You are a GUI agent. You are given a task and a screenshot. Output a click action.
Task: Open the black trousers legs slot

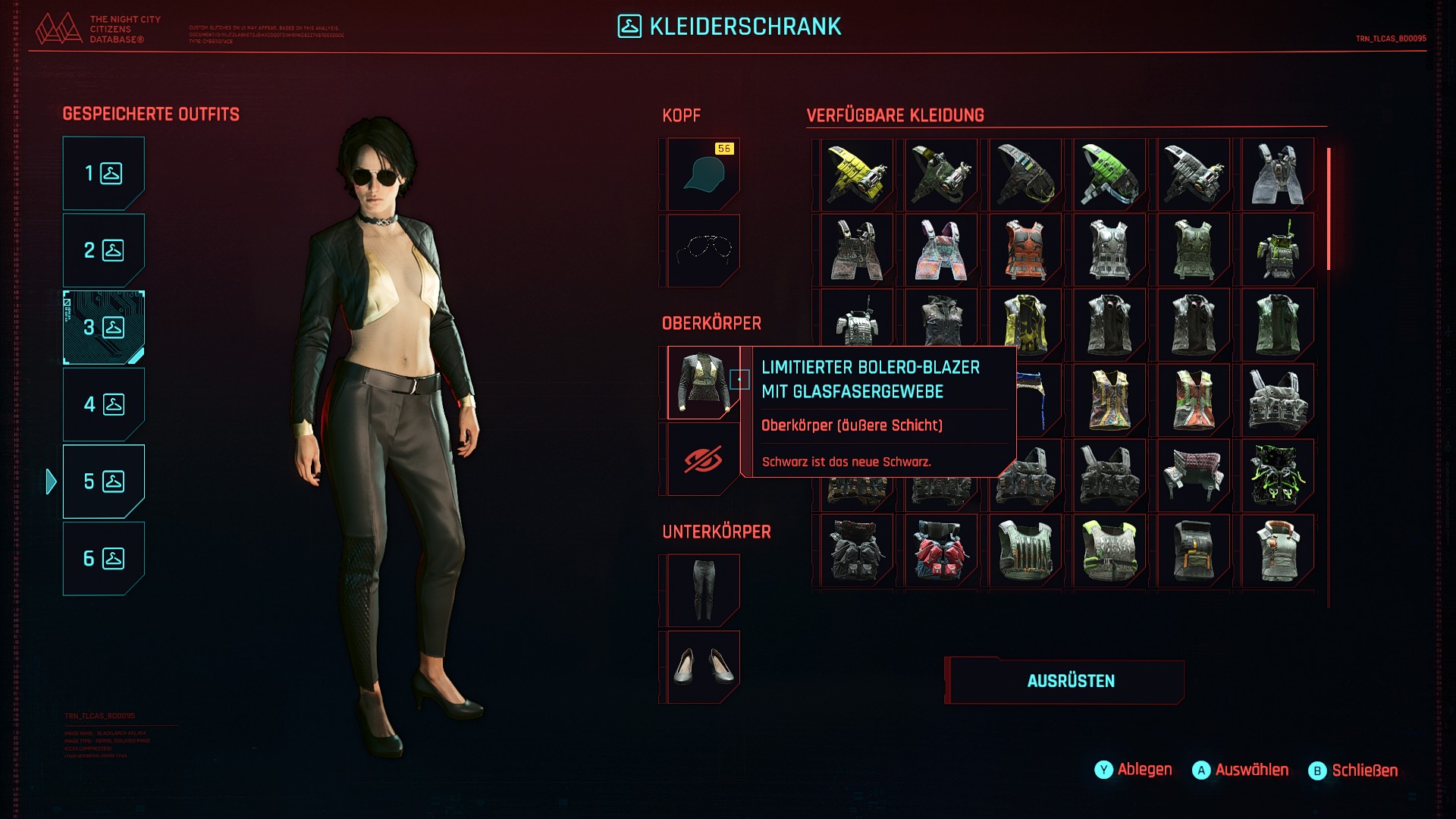pos(703,591)
